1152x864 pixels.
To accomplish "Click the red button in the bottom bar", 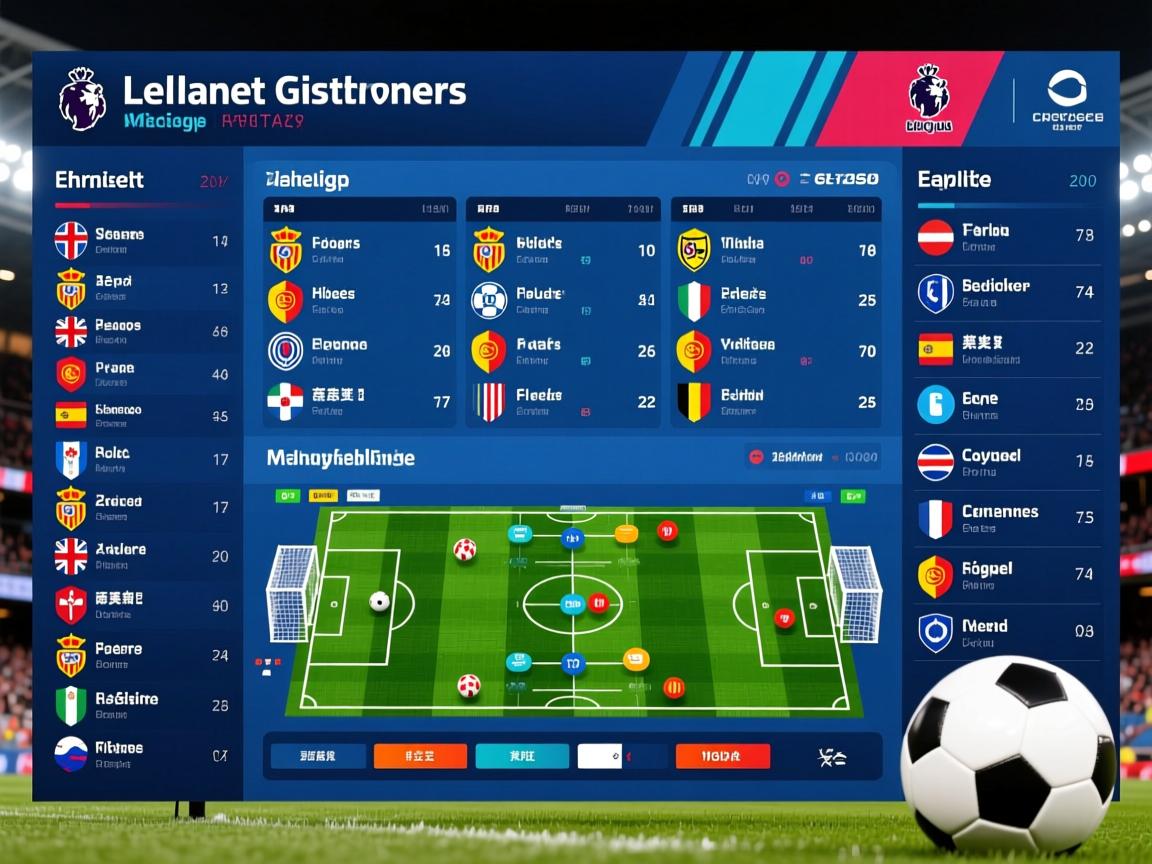I will (x=722, y=756).
